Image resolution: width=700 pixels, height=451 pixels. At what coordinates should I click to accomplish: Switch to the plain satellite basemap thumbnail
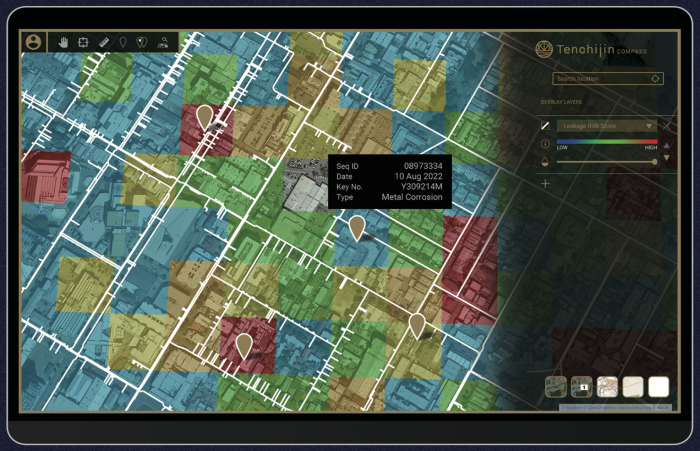point(555,386)
